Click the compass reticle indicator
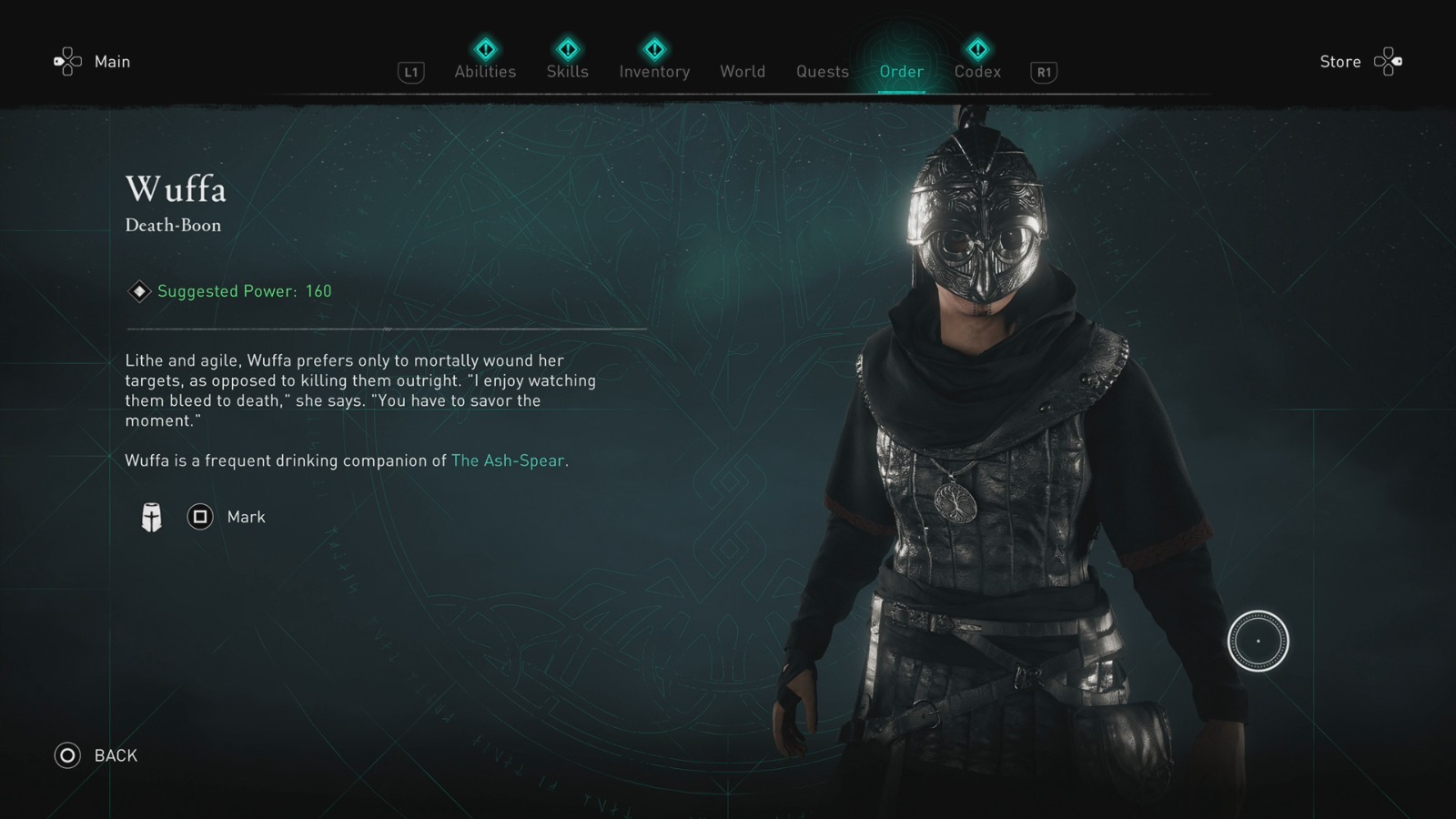Image resolution: width=1456 pixels, height=819 pixels. pyautogui.click(x=1259, y=640)
